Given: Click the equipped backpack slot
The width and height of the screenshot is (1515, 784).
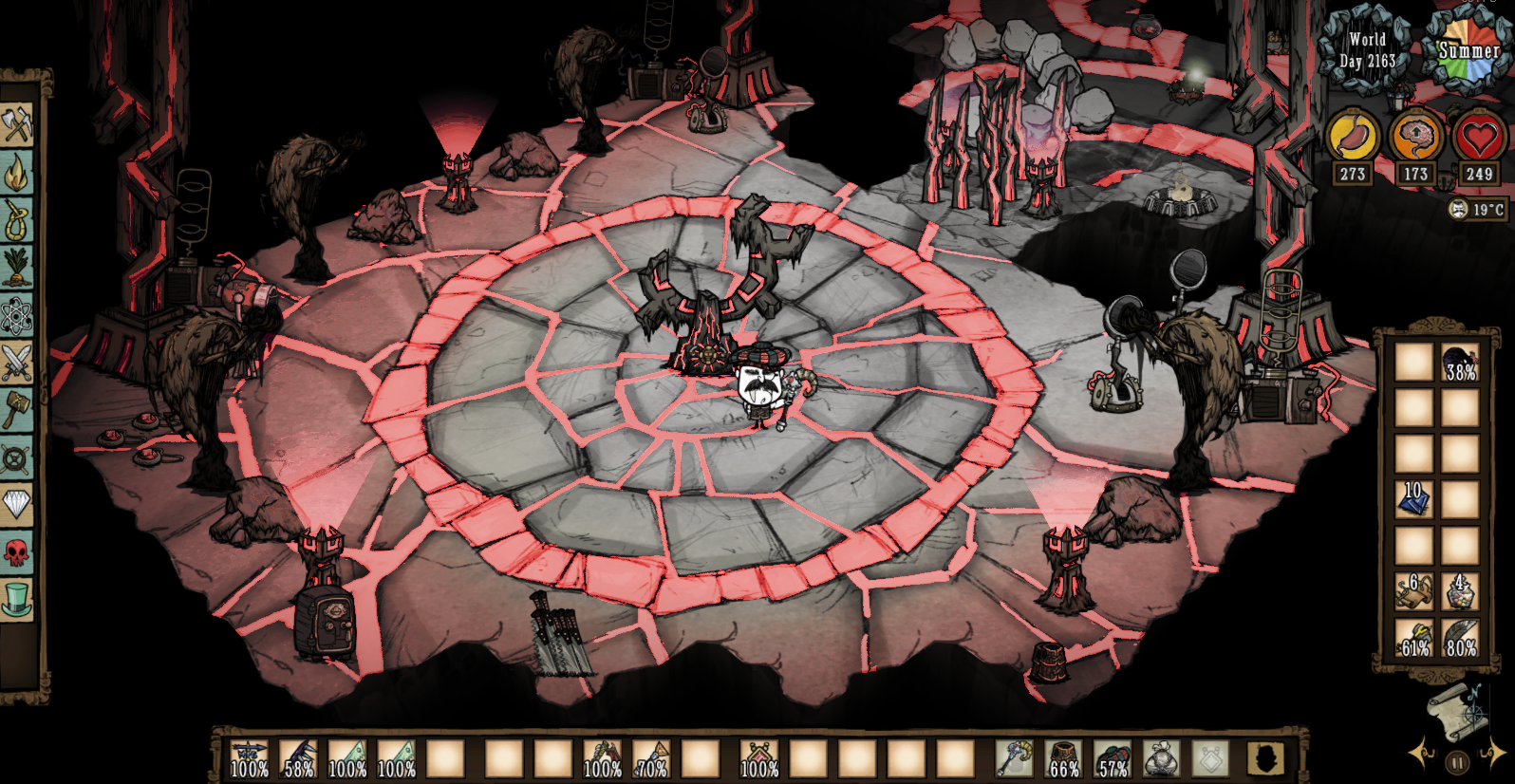Looking at the screenshot, I should (1162, 759).
